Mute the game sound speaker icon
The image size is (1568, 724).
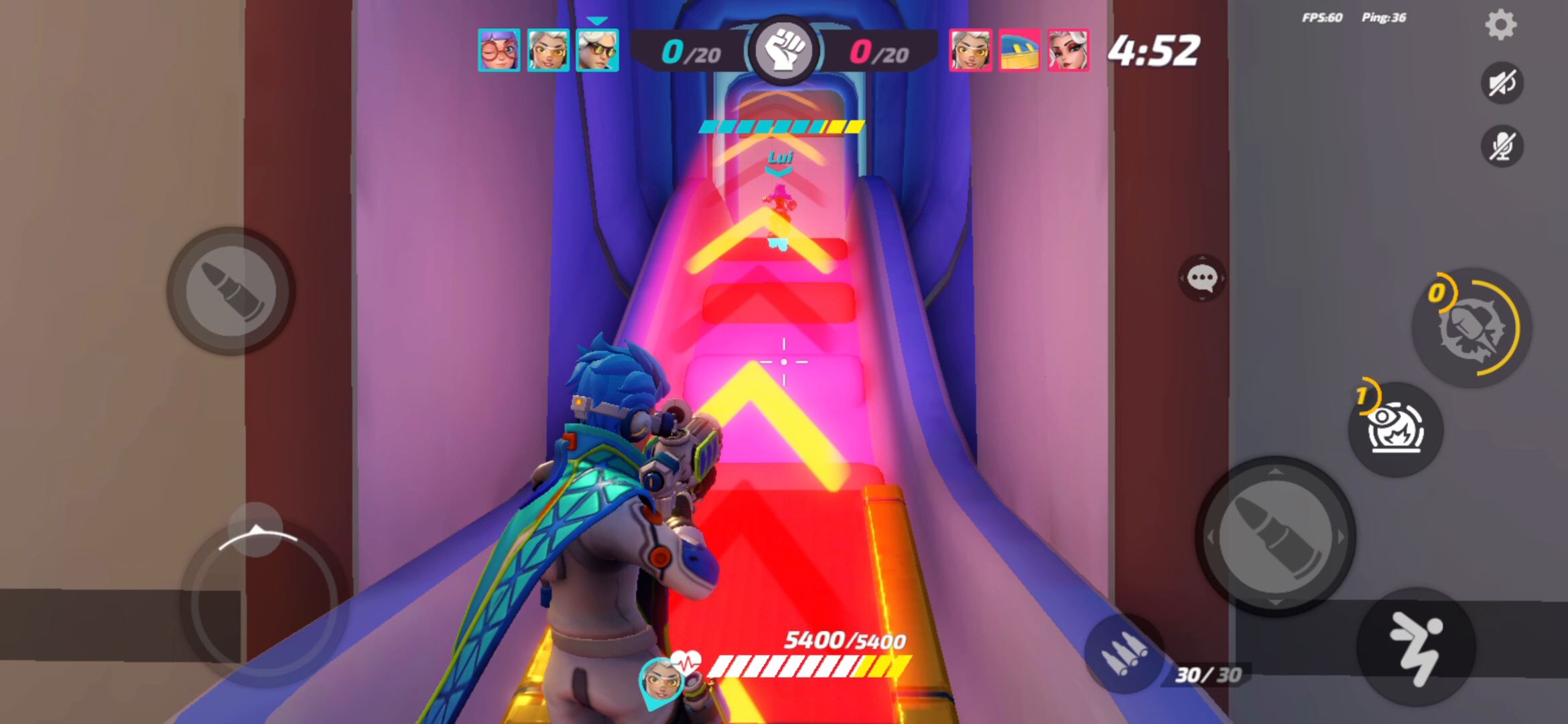tap(1503, 82)
